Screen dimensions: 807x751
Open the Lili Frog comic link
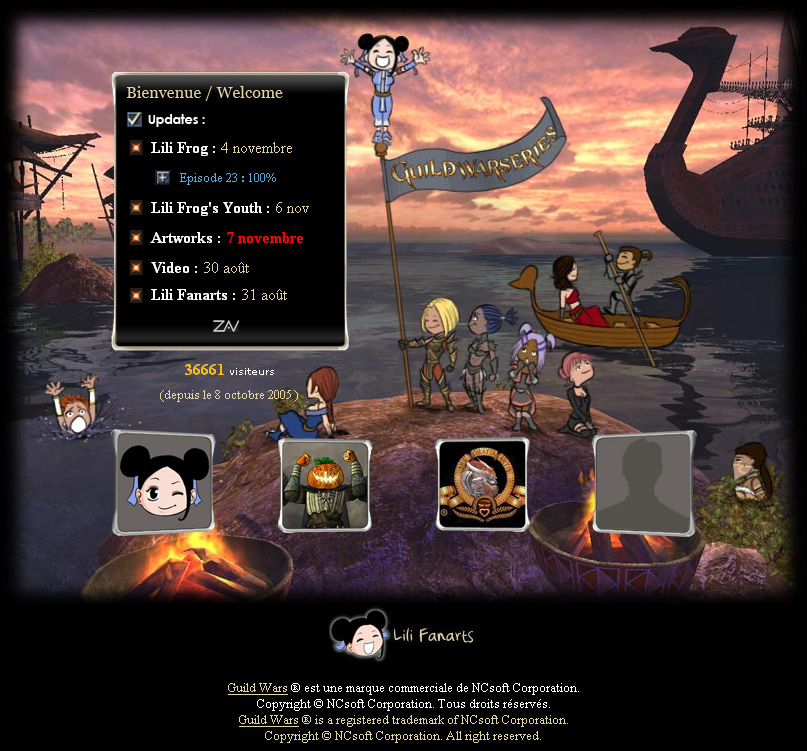click(183, 148)
